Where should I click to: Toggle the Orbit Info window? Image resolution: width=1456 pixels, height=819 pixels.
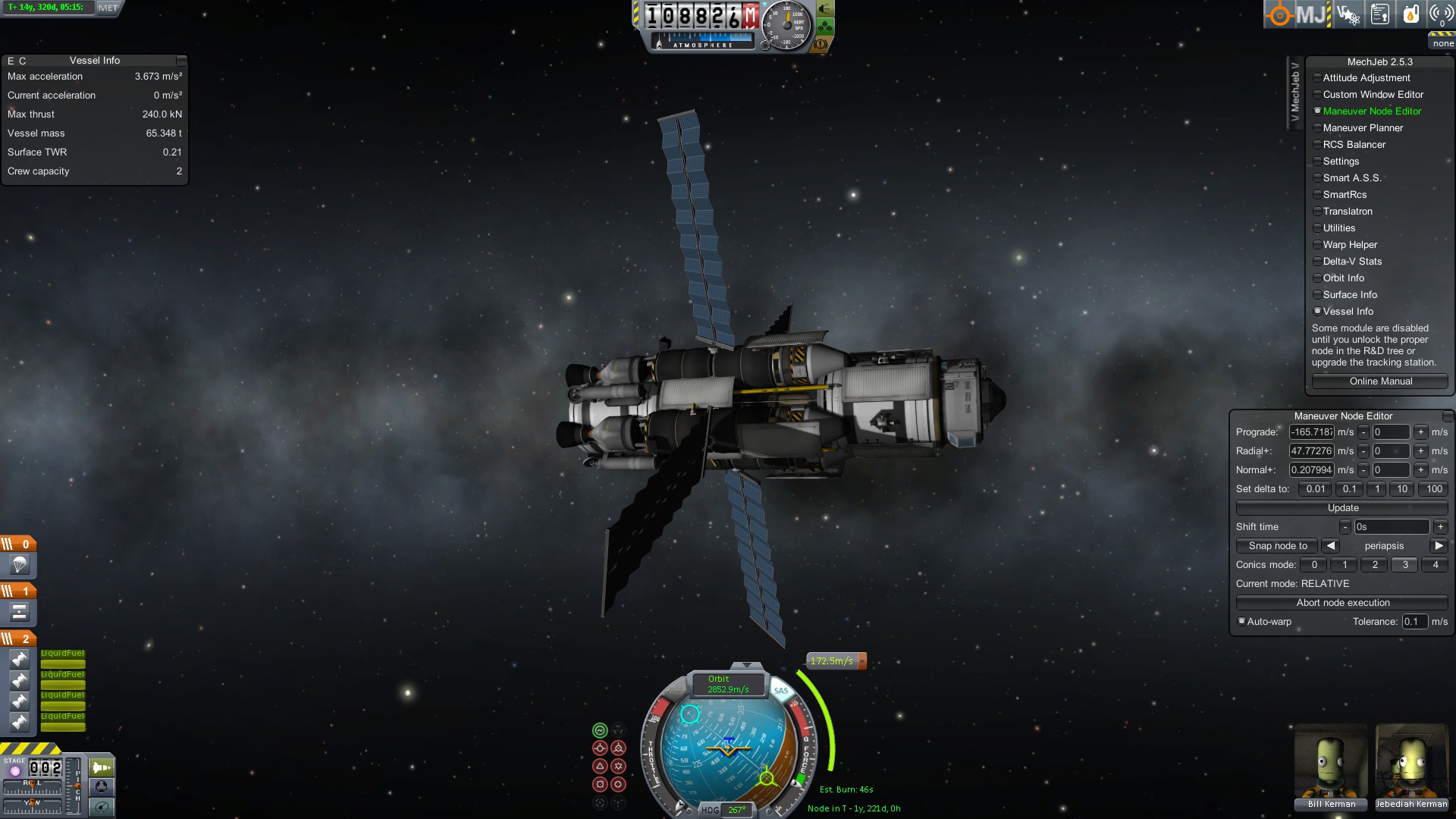(1343, 278)
